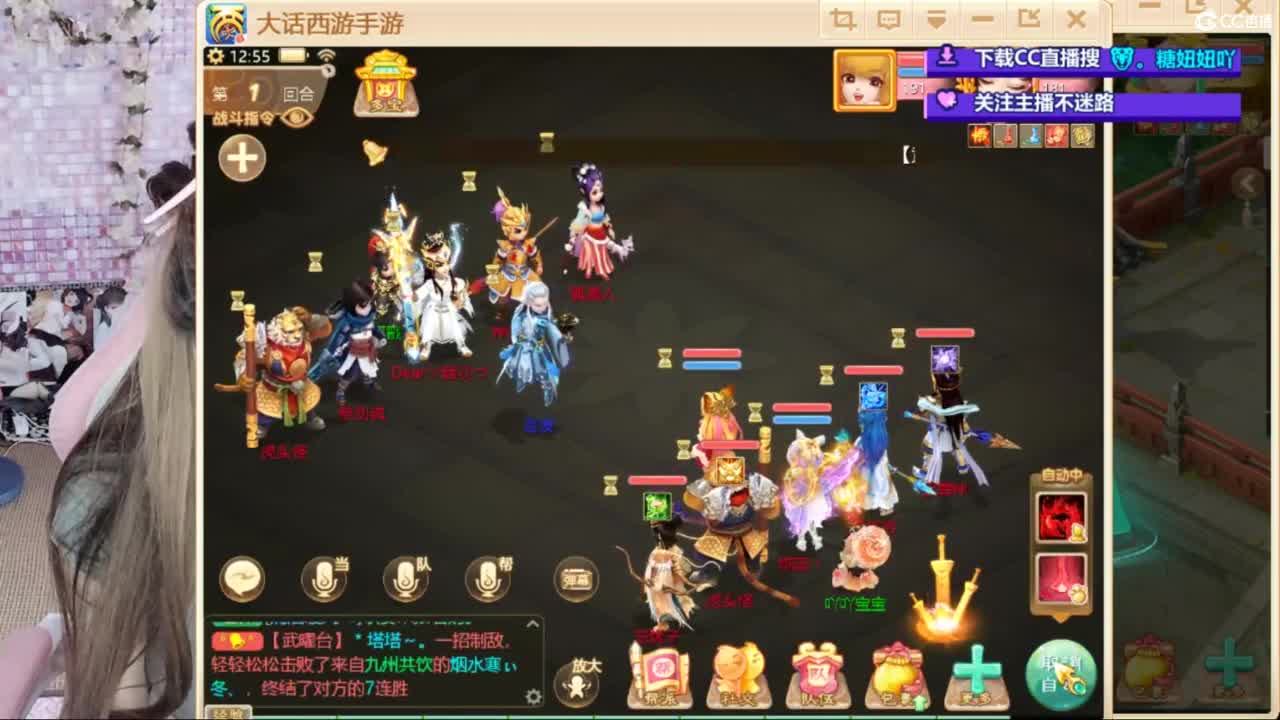Open the dropdown arrow in the CC capture toolbar
1280x720 pixels.
click(x=936, y=18)
